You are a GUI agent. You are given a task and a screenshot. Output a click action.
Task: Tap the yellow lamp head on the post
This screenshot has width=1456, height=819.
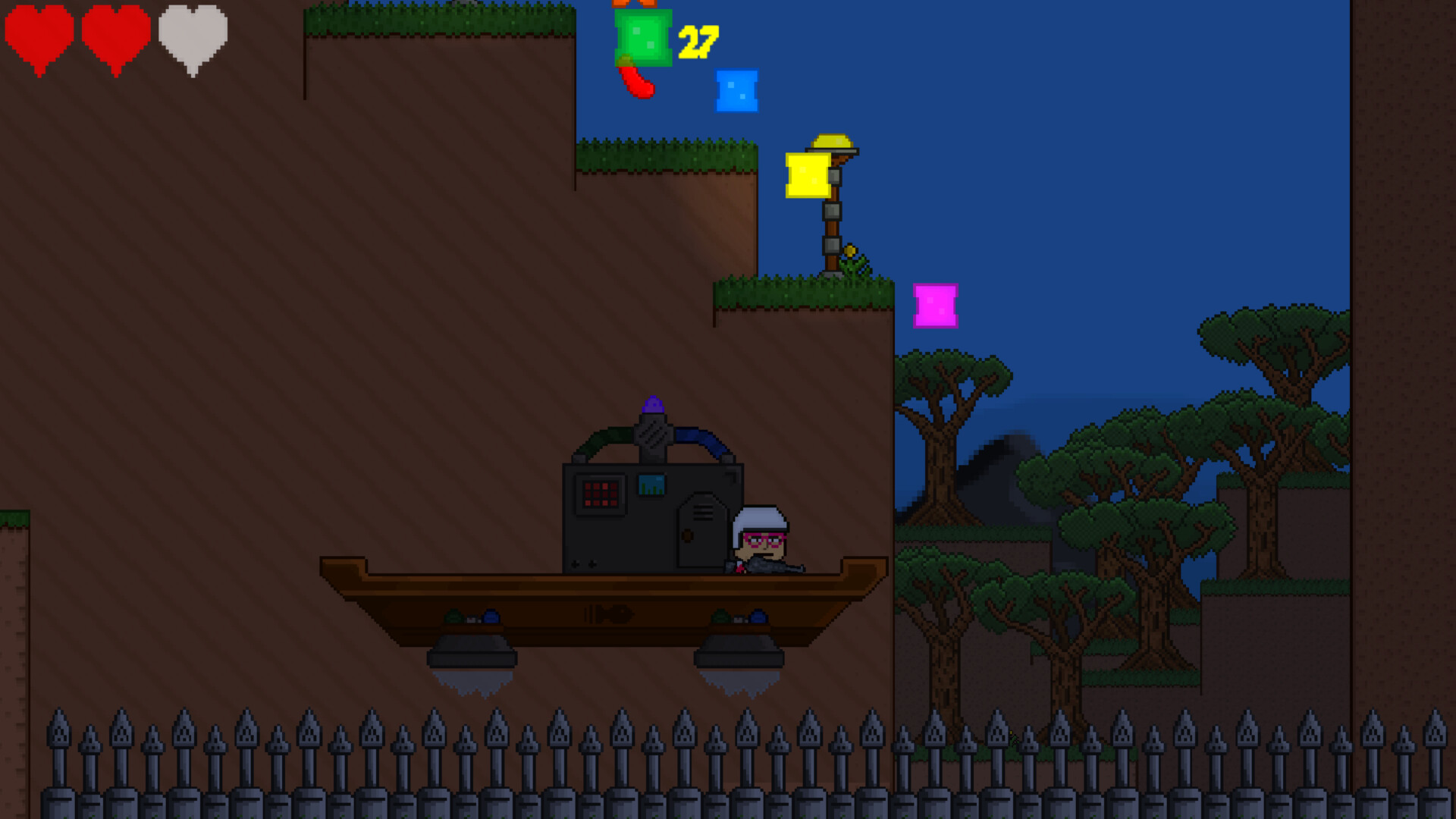click(x=832, y=142)
